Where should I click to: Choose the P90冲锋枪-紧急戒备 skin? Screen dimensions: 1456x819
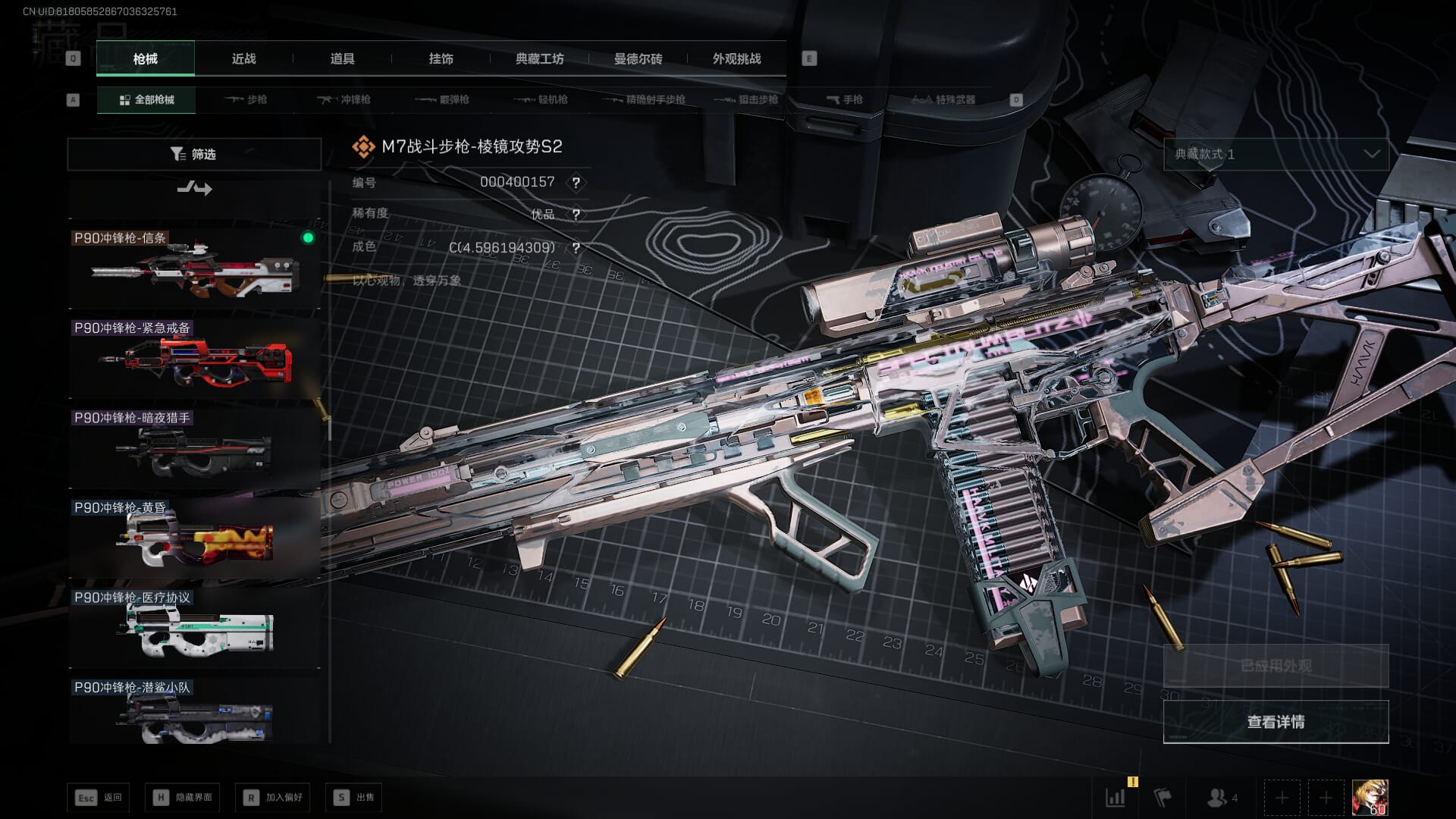click(x=194, y=357)
